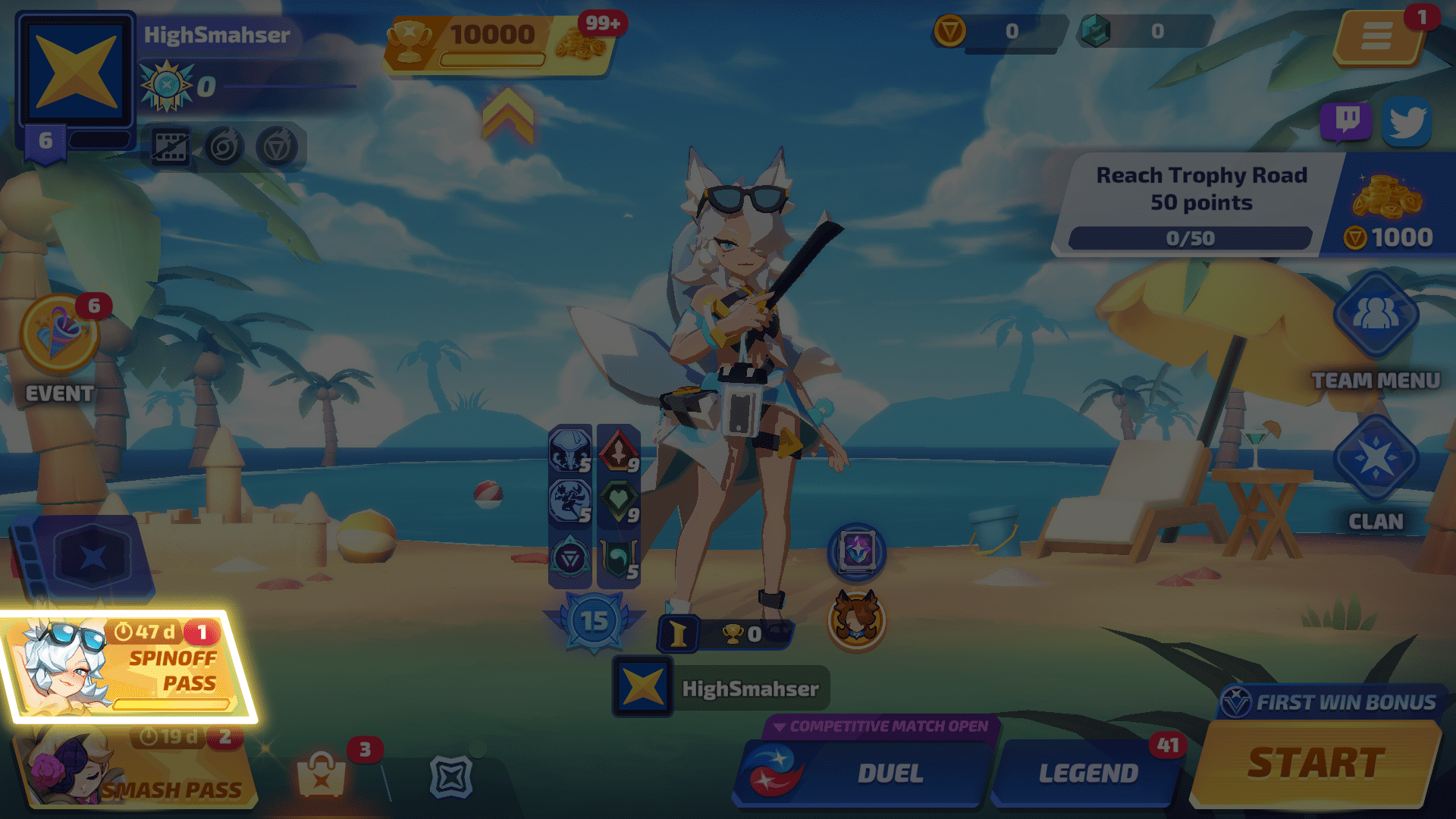Open the Spinoff Pass banner
The height and width of the screenshot is (819, 1456).
click(x=129, y=667)
